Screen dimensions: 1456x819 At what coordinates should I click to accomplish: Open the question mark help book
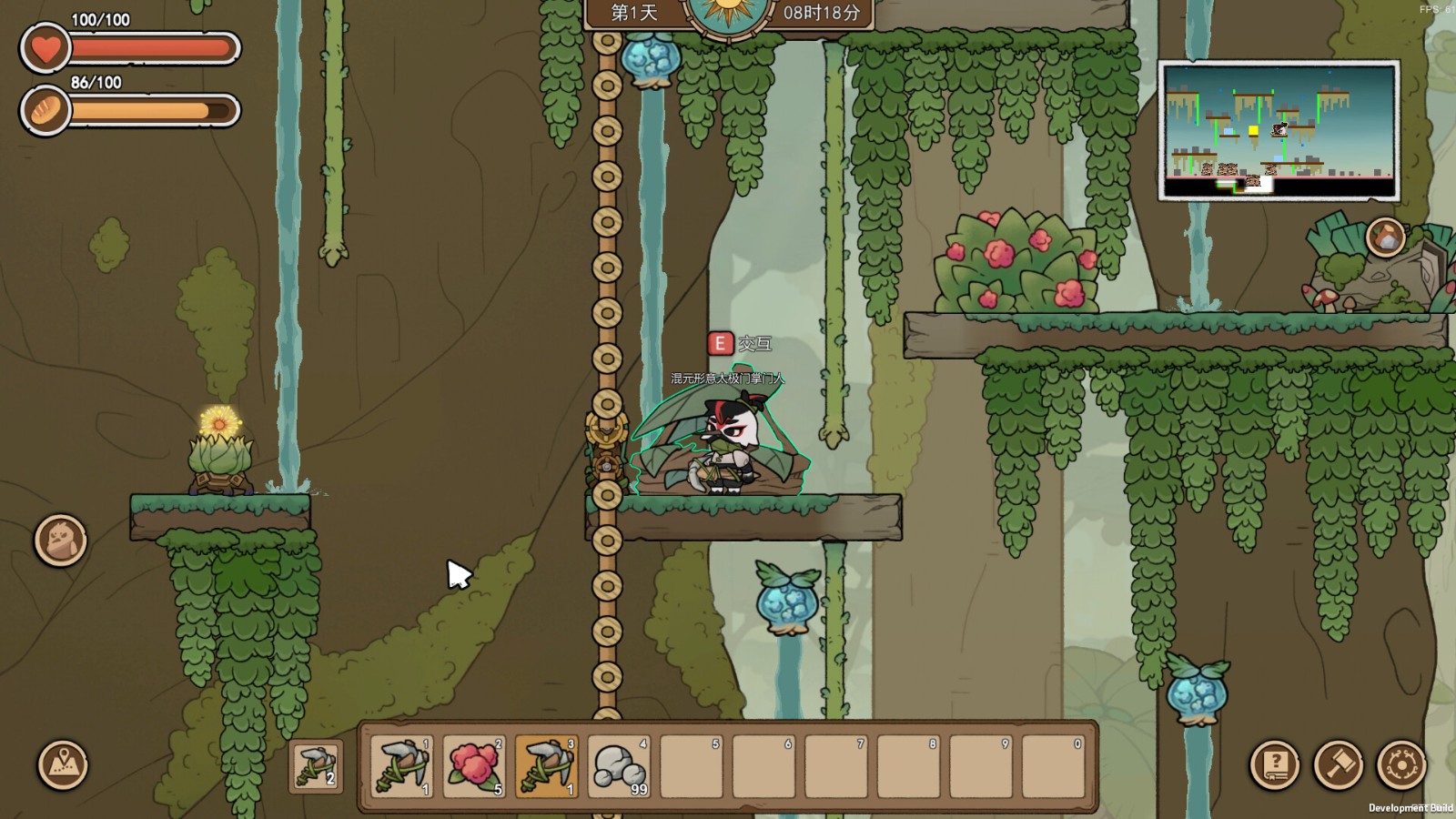(1274, 764)
